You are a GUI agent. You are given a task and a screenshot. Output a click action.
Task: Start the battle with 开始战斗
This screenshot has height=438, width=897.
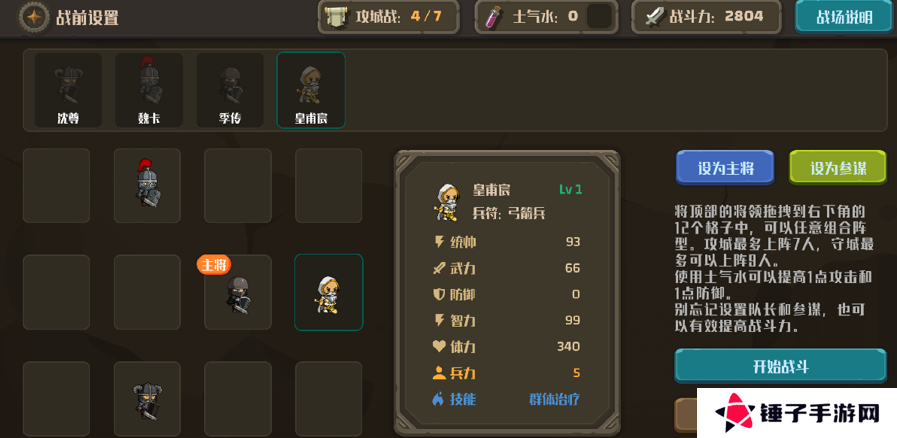pyautogui.click(x=780, y=366)
